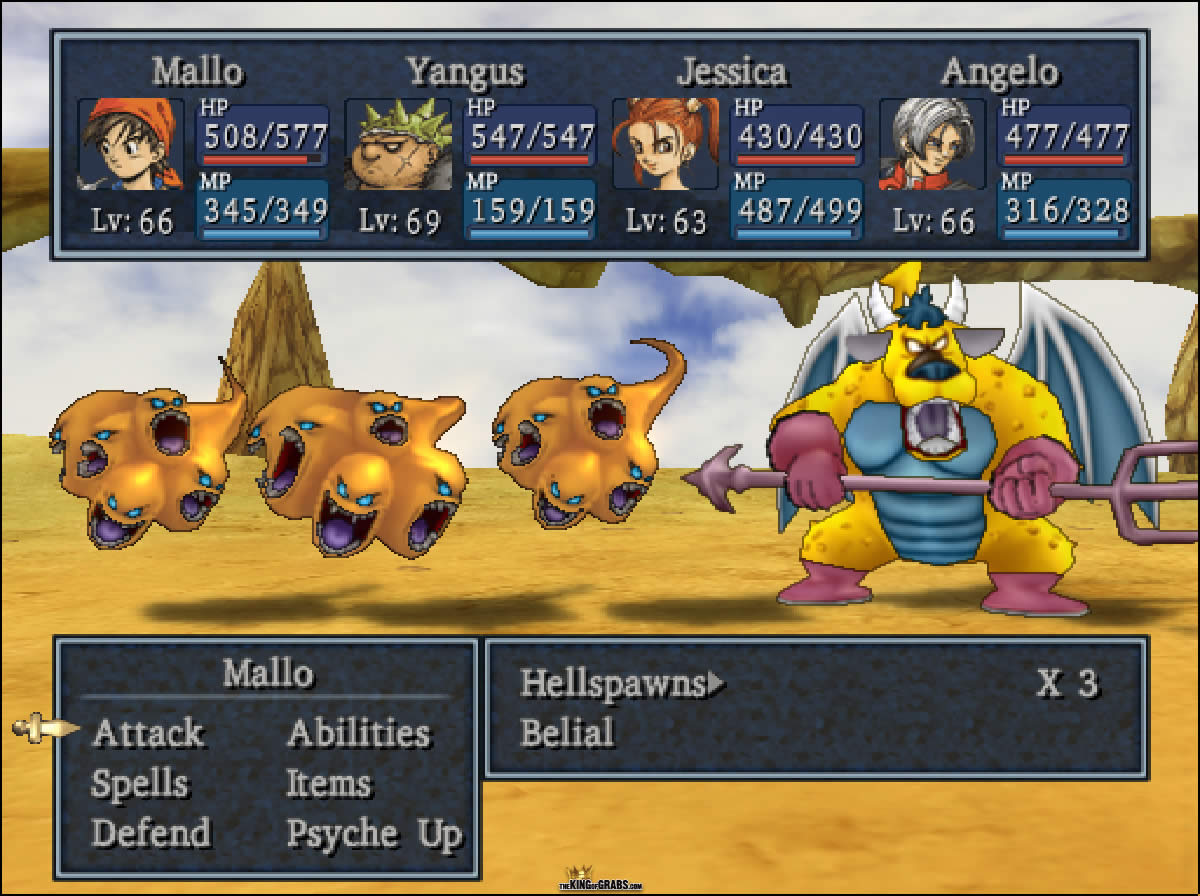Viewport: 1200px width, 896px height.
Task: Choose Psyche Up command
Action: [x=374, y=833]
